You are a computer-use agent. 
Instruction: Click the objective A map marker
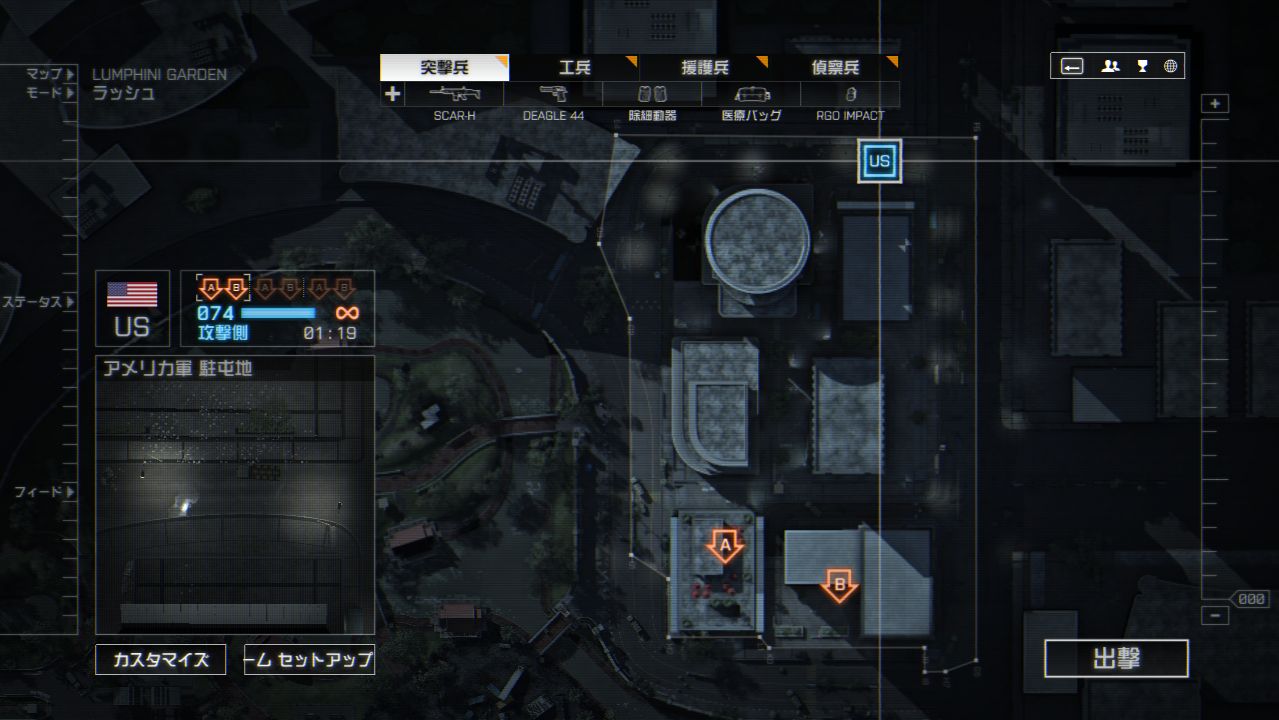click(725, 546)
